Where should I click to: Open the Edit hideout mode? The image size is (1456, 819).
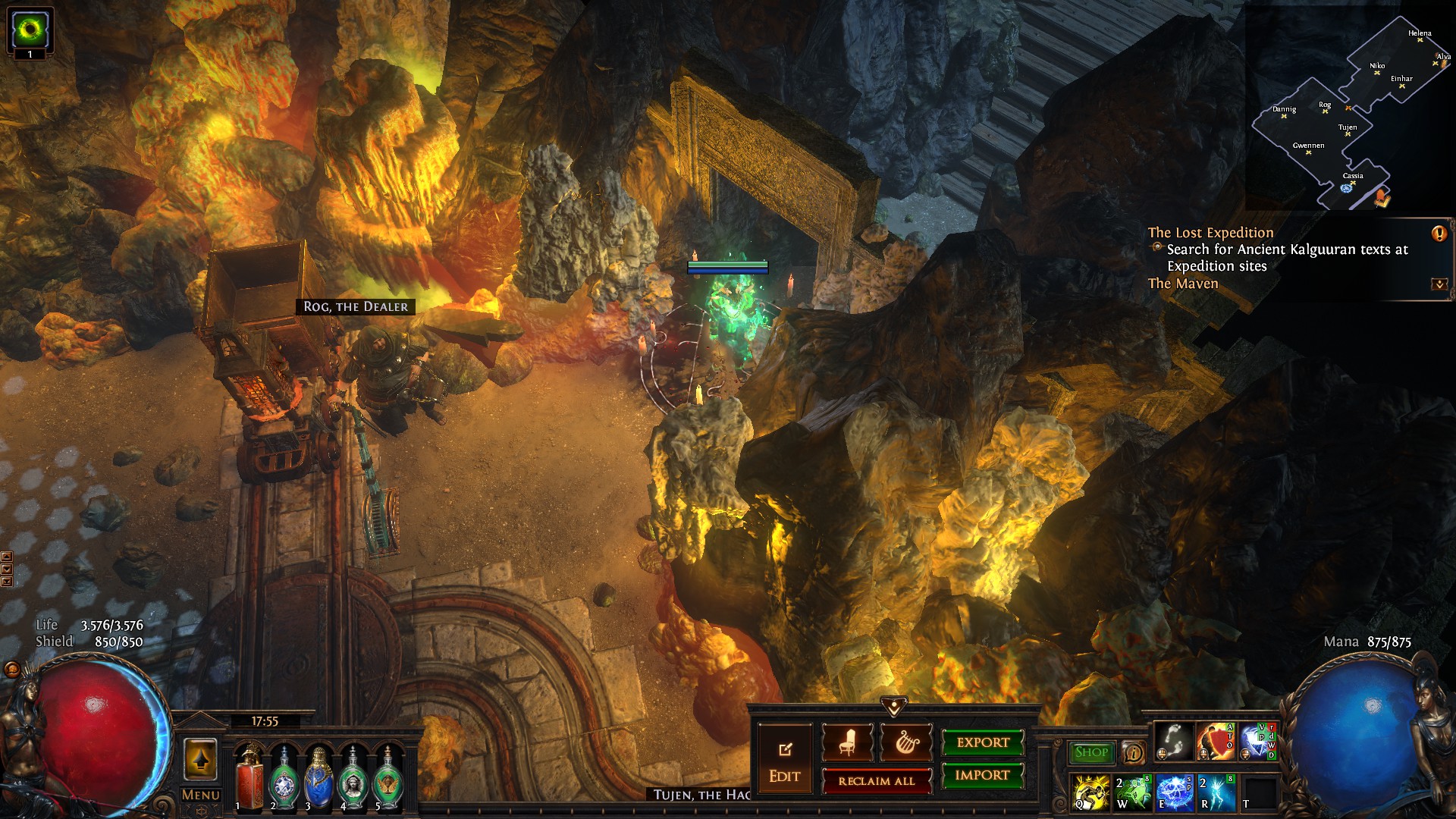coord(784,761)
